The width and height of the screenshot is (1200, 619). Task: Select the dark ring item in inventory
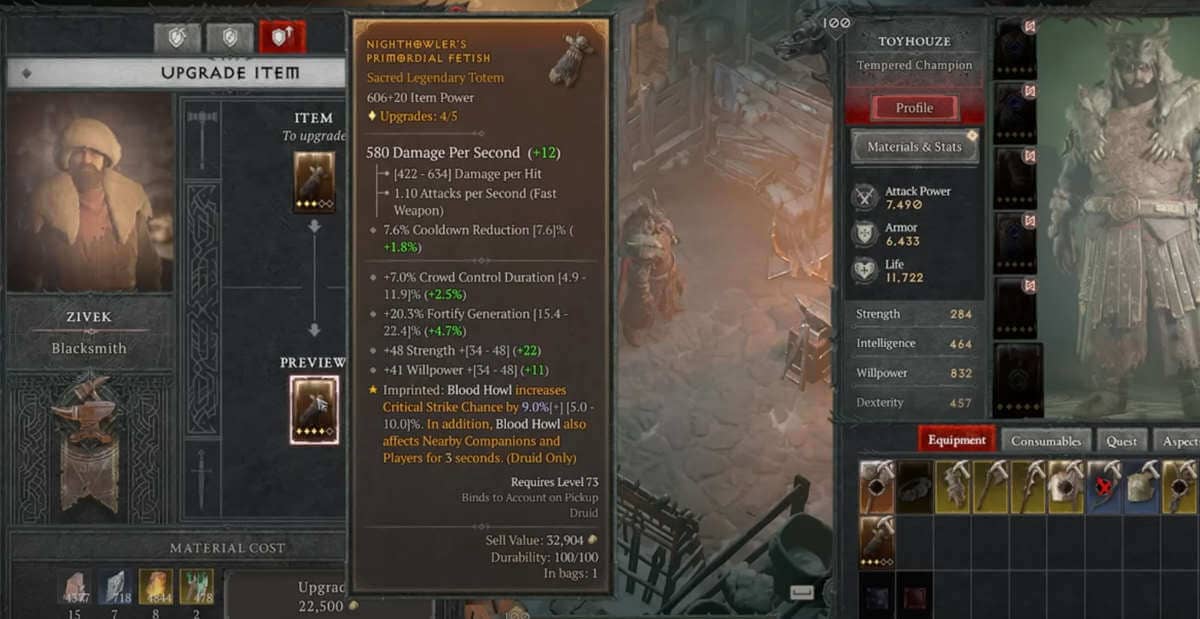point(915,487)
